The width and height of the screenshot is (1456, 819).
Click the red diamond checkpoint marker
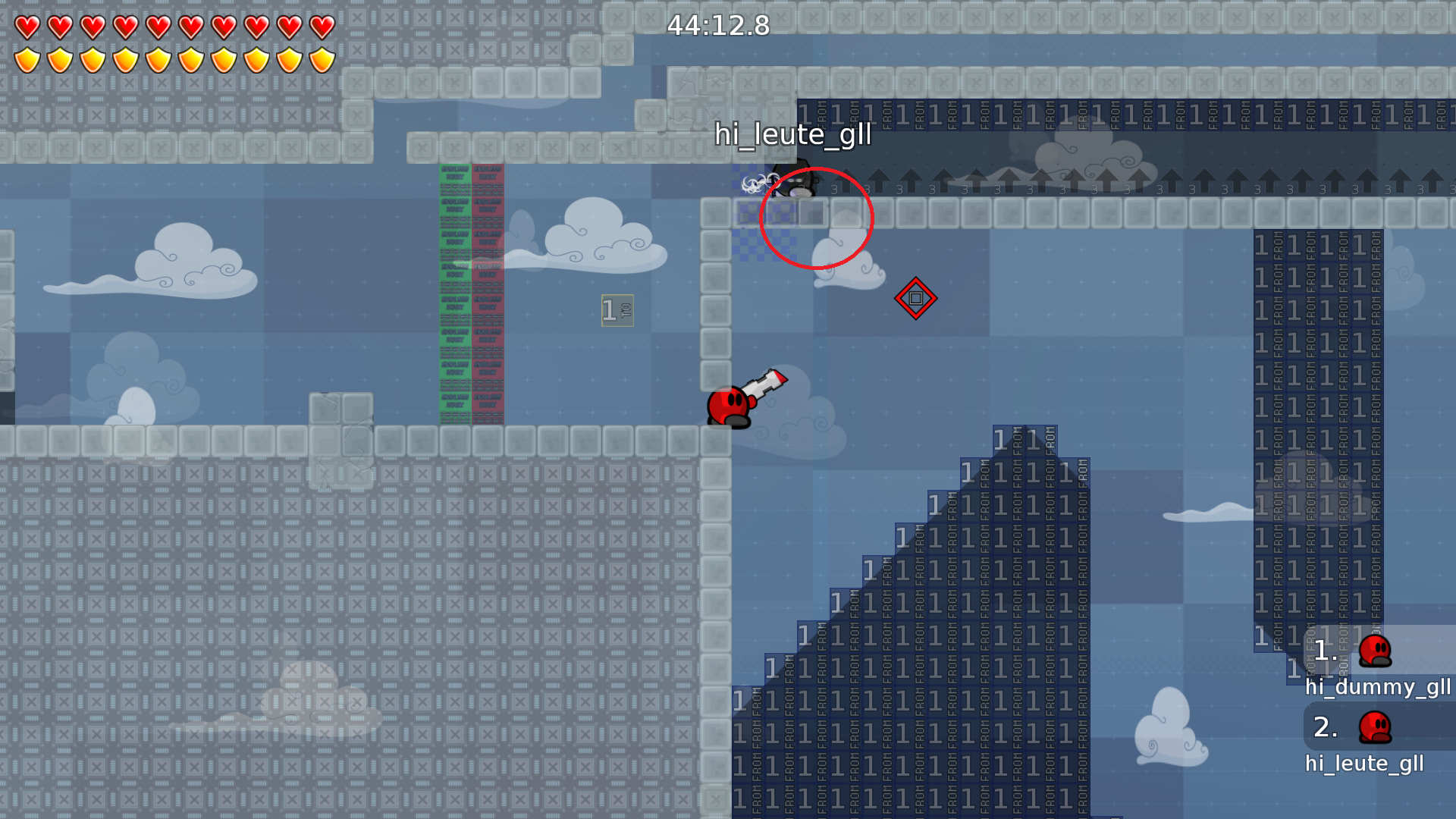pyautogui.click(x=916, y=298)
